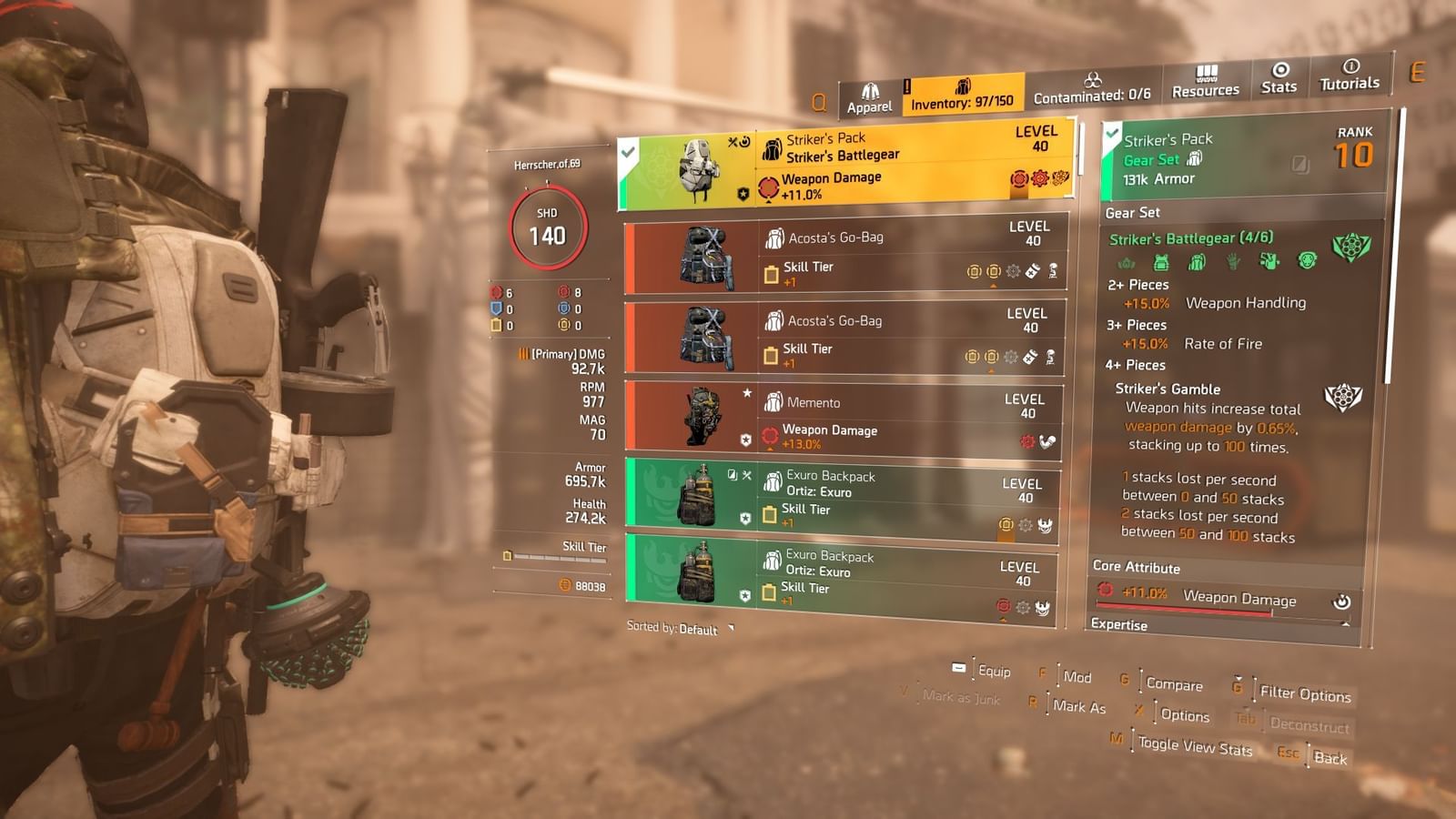Screen dimensions: 1456x819
Task: Click the Compare button
Action: coord(1175,685)
